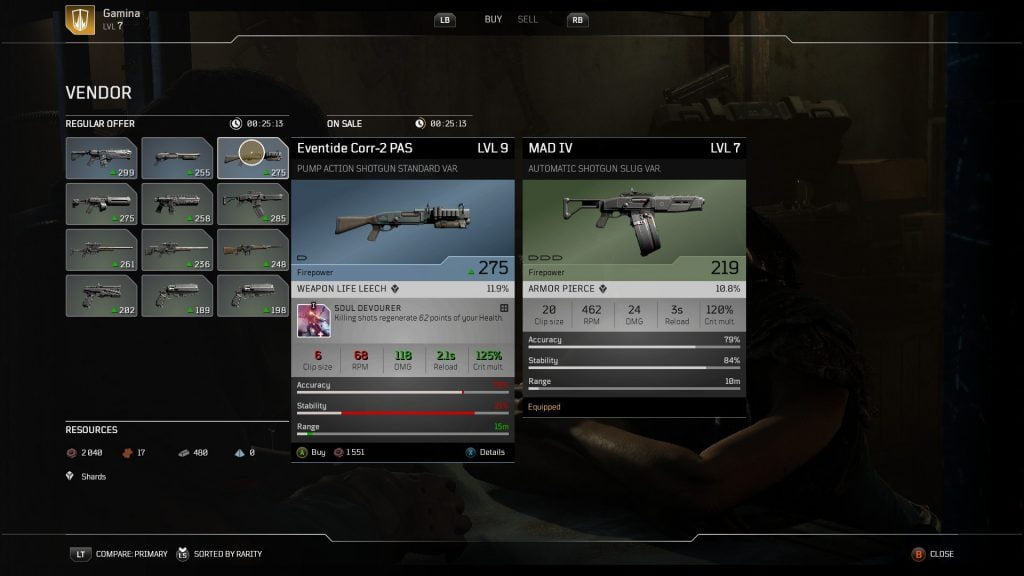
Task: Select the 248 firepower wooden rifle slot
Action: pos(253,249)
